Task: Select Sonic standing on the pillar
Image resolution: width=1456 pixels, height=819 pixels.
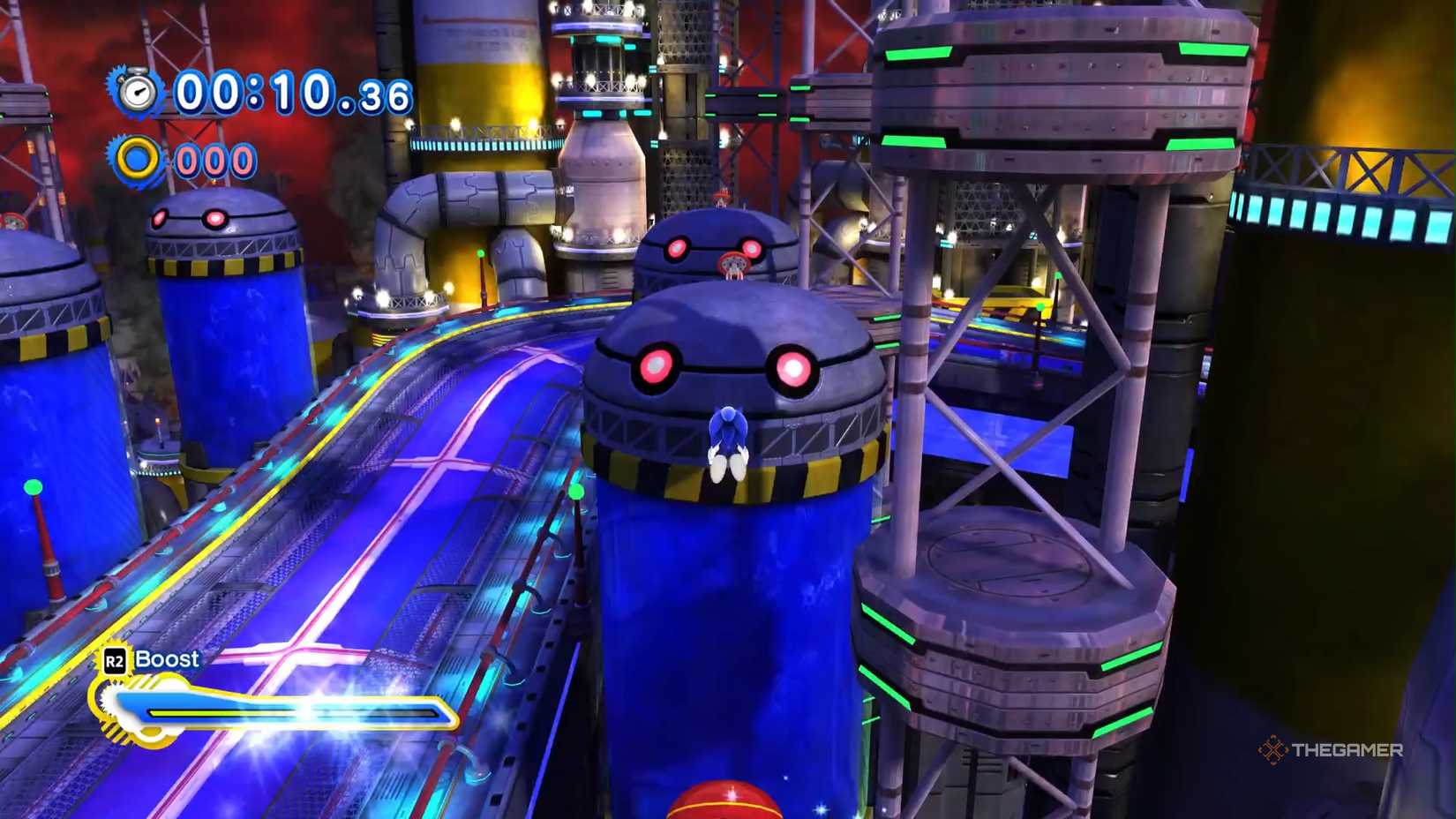Action: 729,441
